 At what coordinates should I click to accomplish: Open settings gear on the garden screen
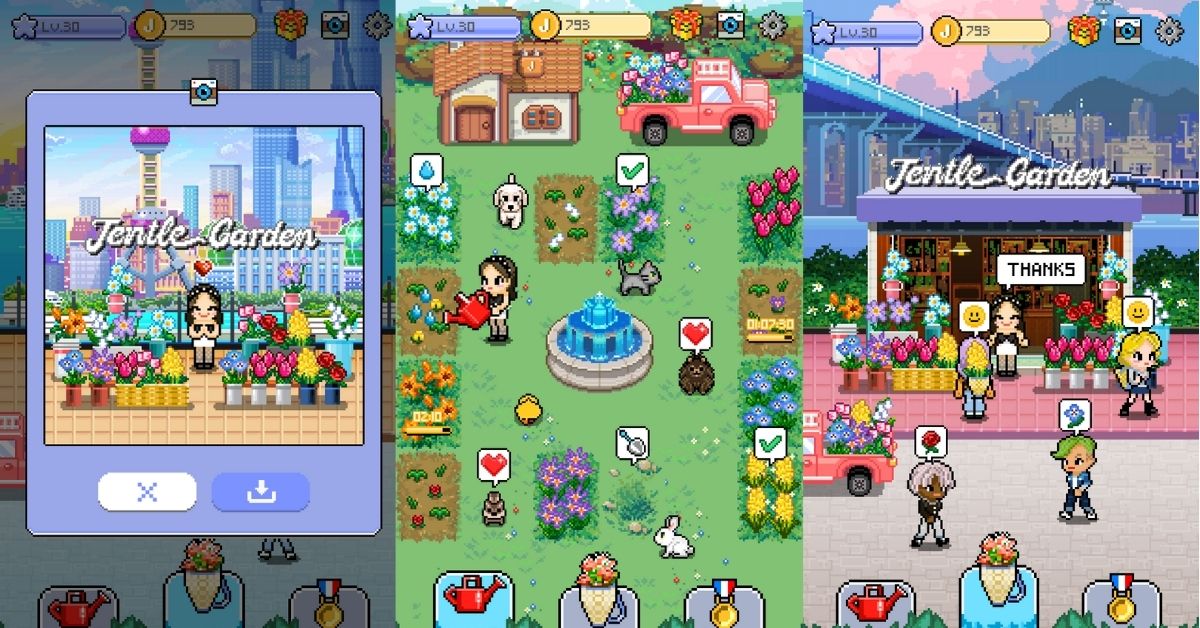(772, 25)
